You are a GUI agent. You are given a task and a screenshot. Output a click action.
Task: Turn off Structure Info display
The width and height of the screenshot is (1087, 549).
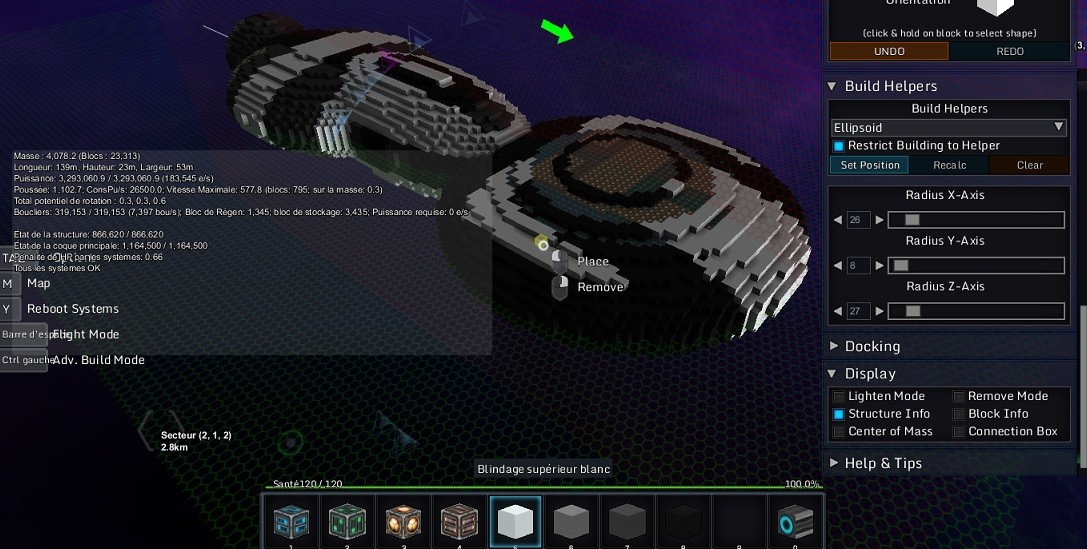839,414
